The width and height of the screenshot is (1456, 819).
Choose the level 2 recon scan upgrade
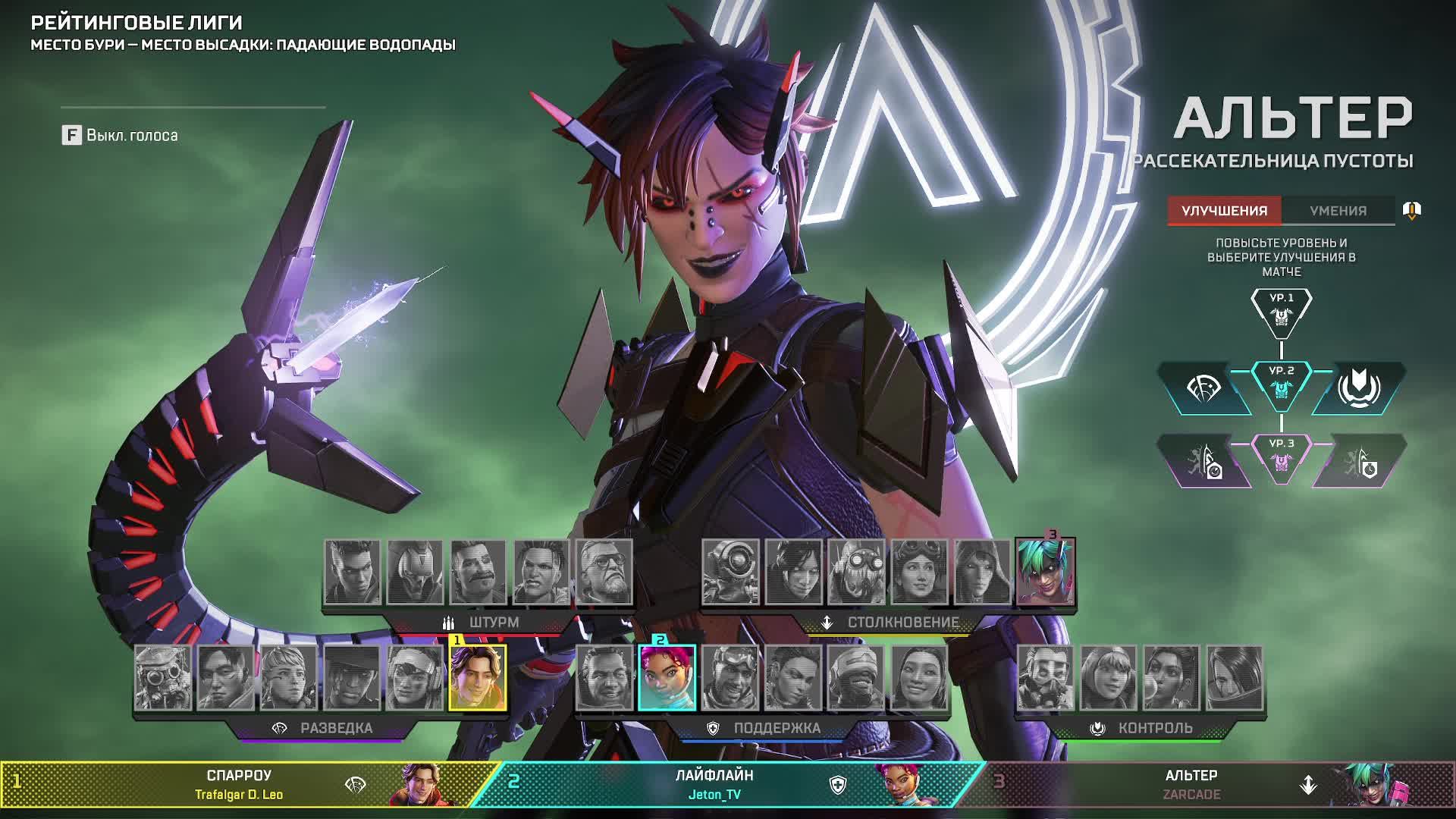tap(1203, 389)
